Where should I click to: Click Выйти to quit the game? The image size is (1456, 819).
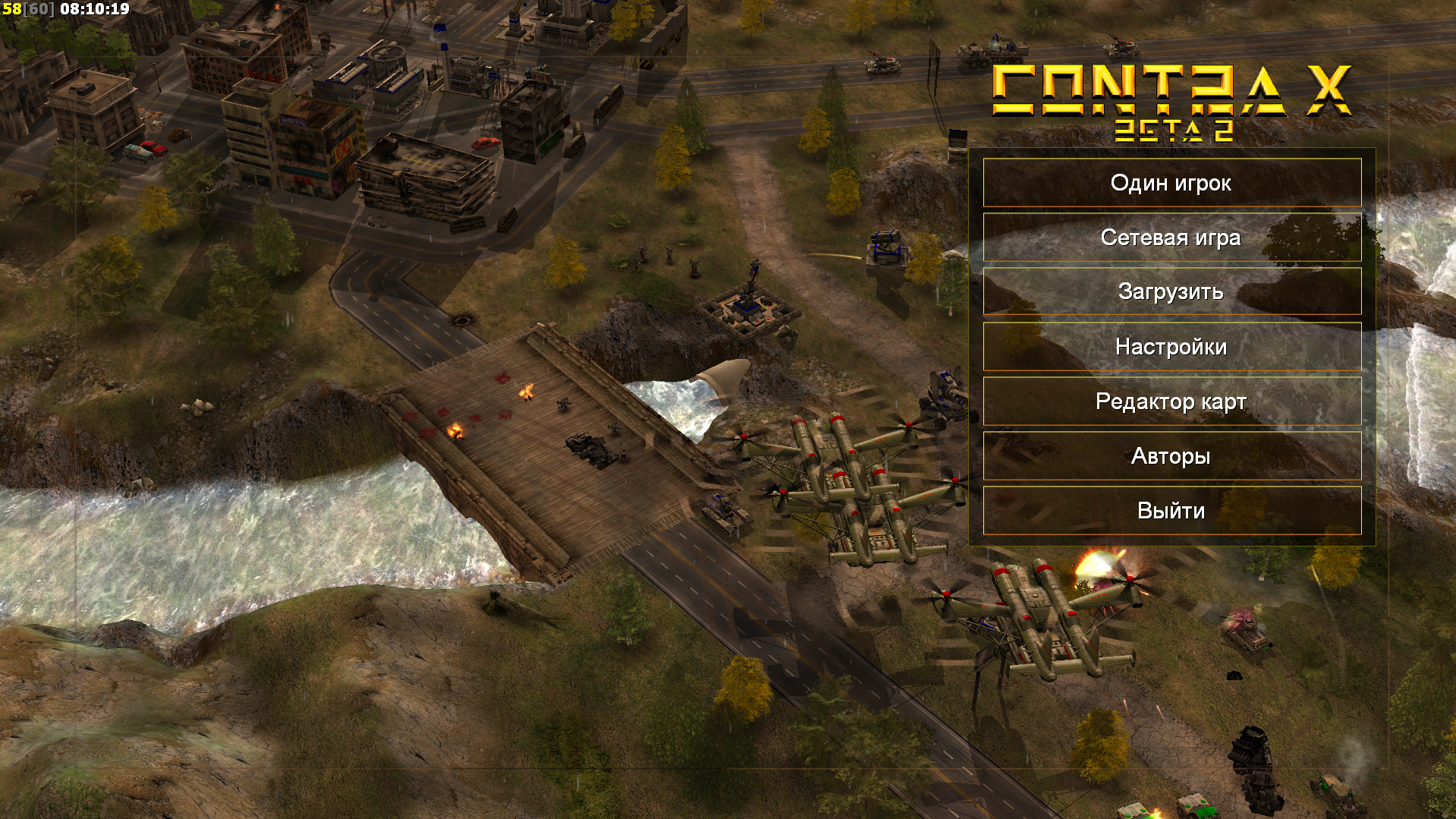(1171, 511)
